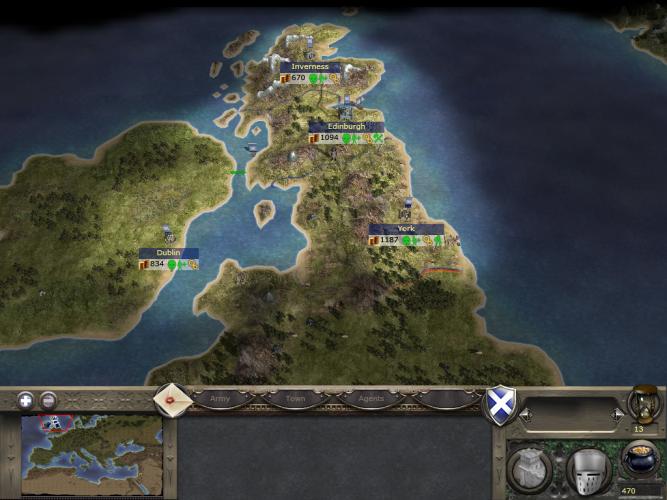Open the recruitment panel knight-helmet button
The image size is (667, 500).
(x=587, y=468)
